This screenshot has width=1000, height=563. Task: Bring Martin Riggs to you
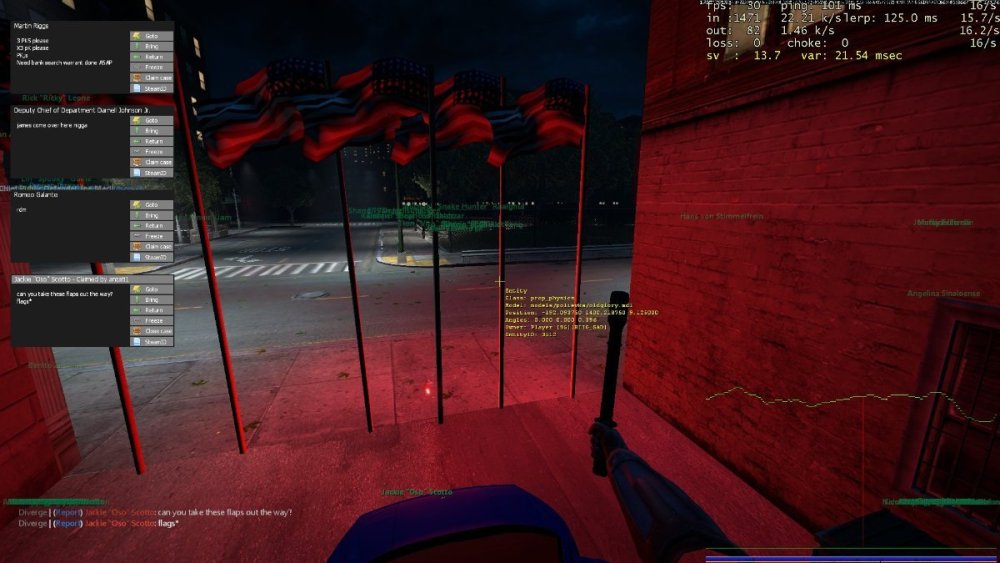(151, 46)
